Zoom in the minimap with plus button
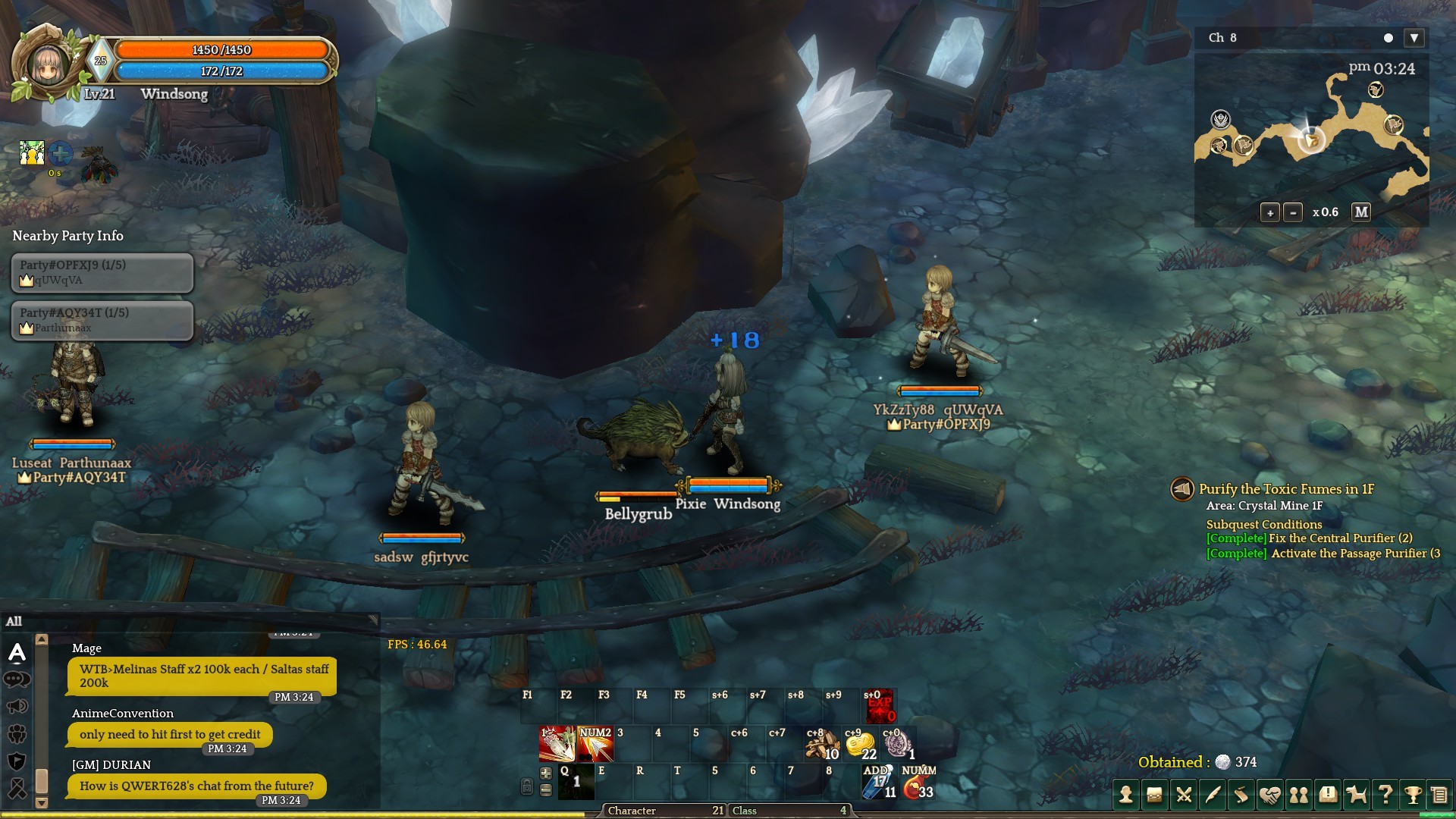 click(1270, 213)
